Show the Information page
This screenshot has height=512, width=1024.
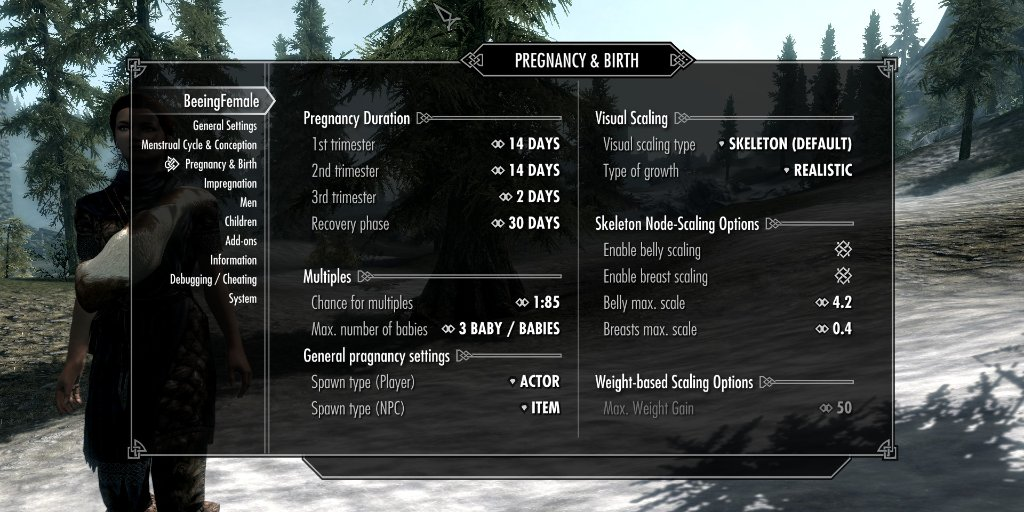pos(233,260)
